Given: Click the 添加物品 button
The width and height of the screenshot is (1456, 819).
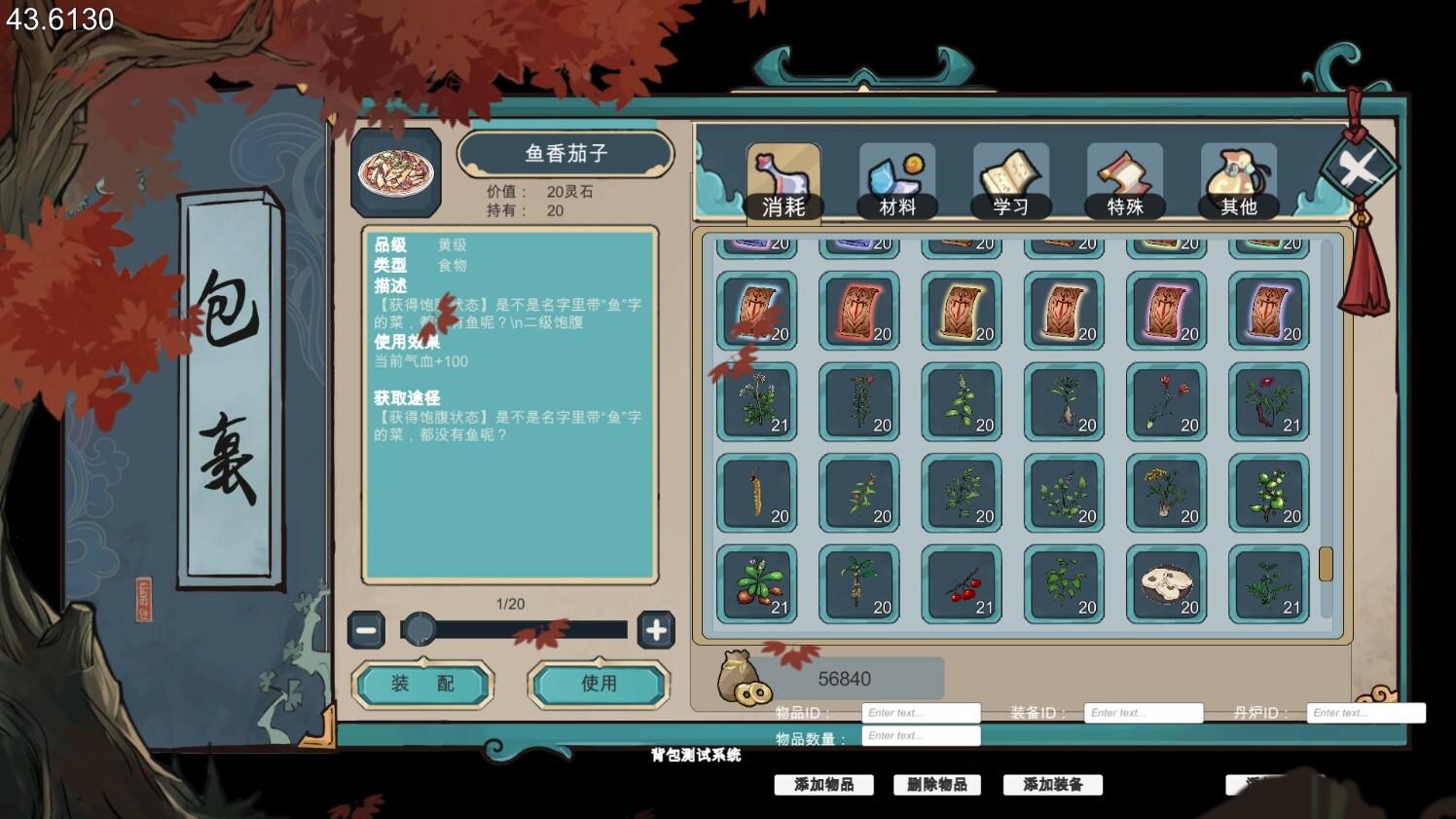Looking at the screenshot, I should coord(822,785).
